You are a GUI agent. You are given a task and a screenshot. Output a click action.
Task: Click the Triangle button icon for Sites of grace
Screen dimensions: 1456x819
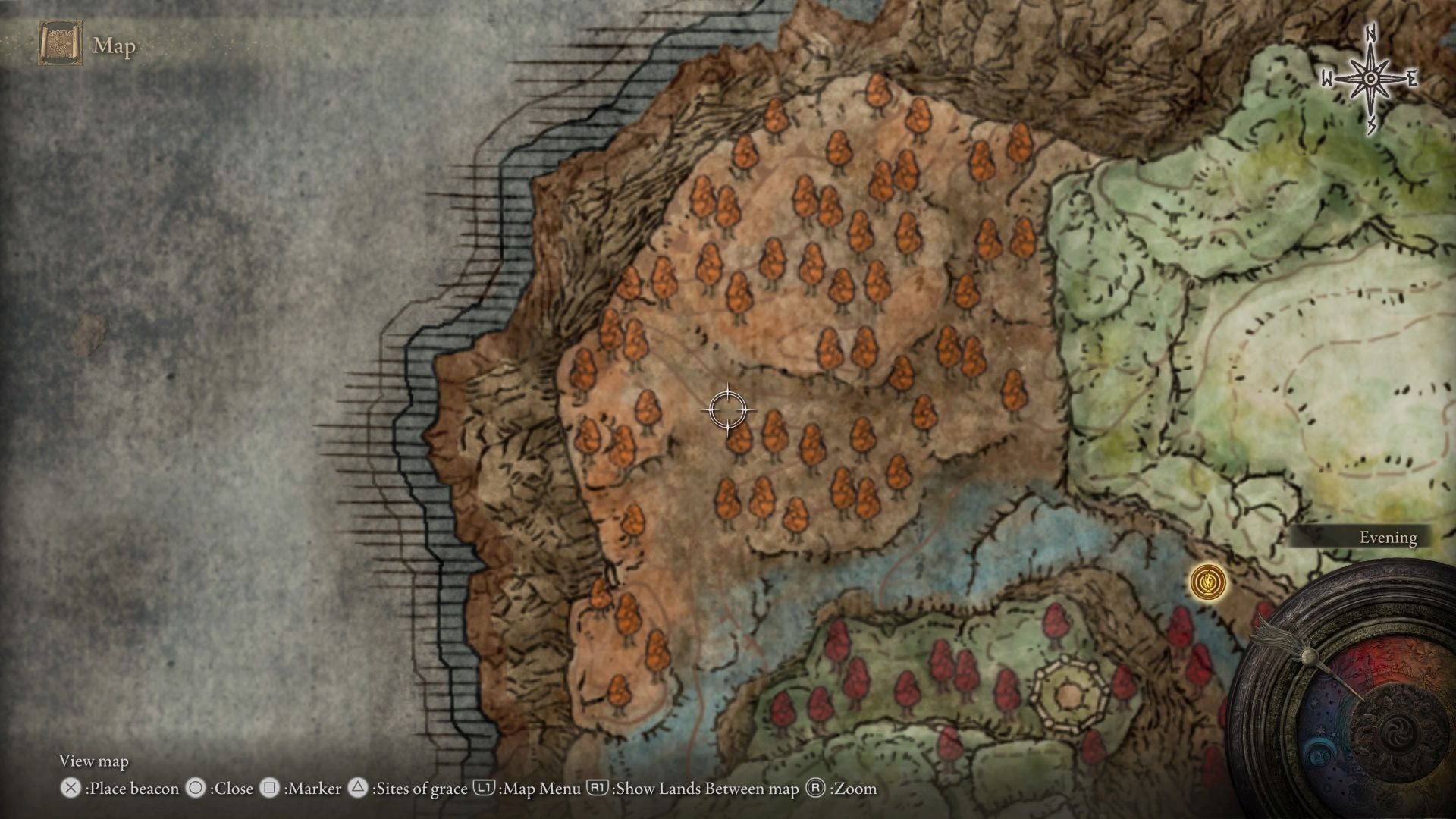tap(358, 789)
